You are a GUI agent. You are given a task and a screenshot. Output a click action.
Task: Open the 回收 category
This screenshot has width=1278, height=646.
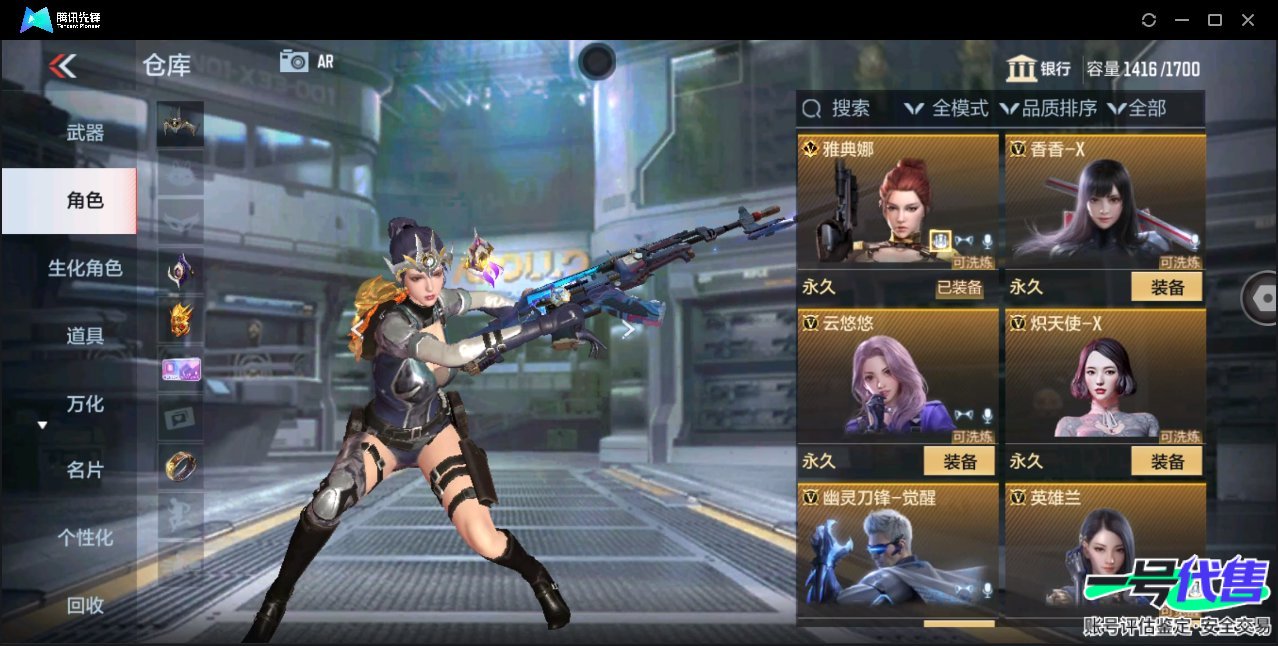point(85,605)
